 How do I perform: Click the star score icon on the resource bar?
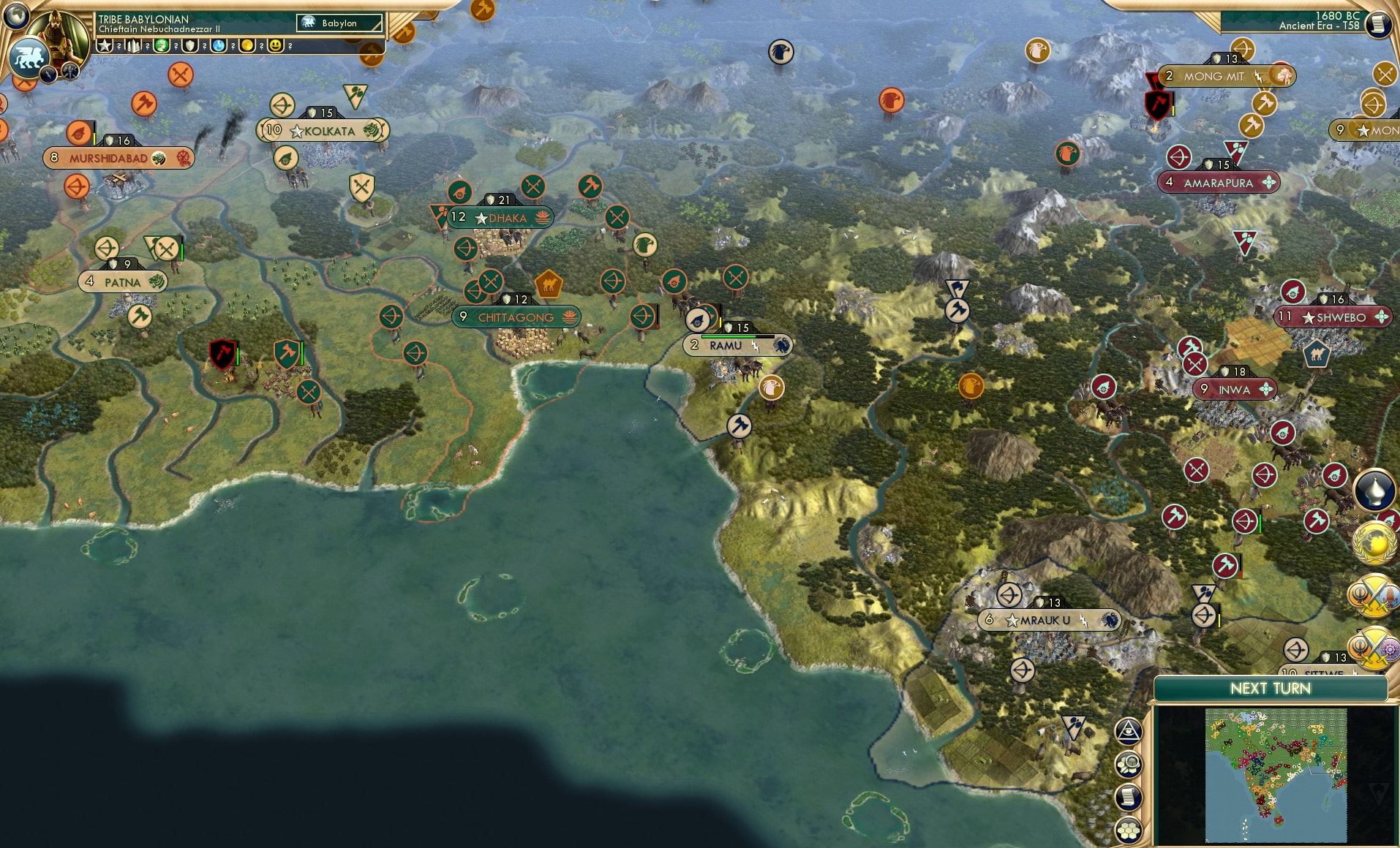pyautogui.click(x=105, y=46)
